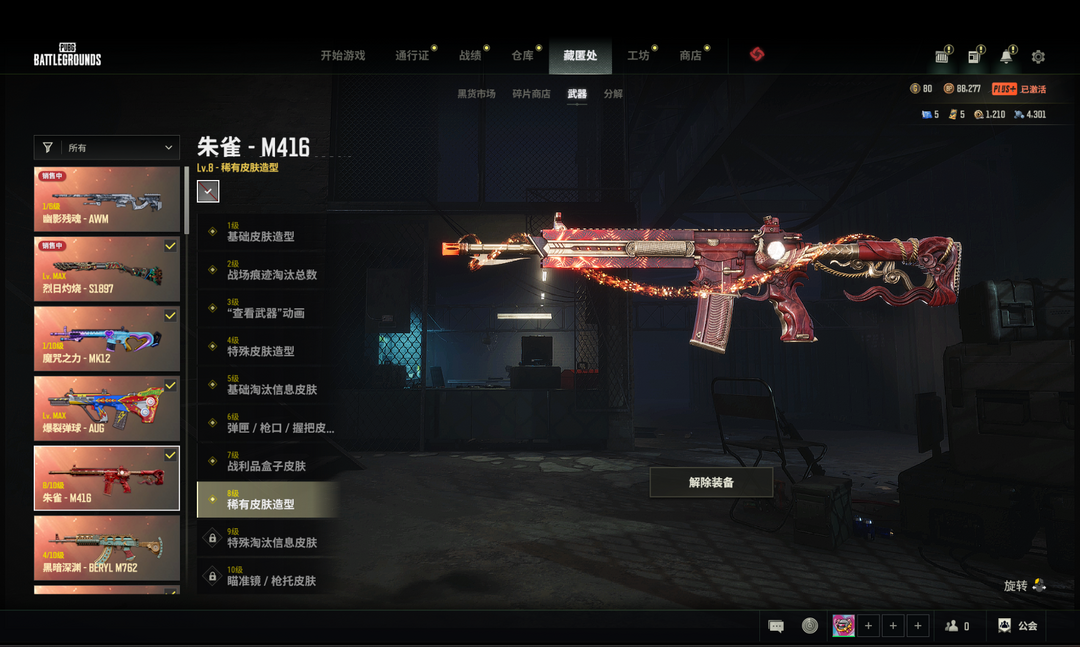Choose the 魔咒之力 MK12 skin
This screenshot has height=647, width=1080.
(107, 338)
